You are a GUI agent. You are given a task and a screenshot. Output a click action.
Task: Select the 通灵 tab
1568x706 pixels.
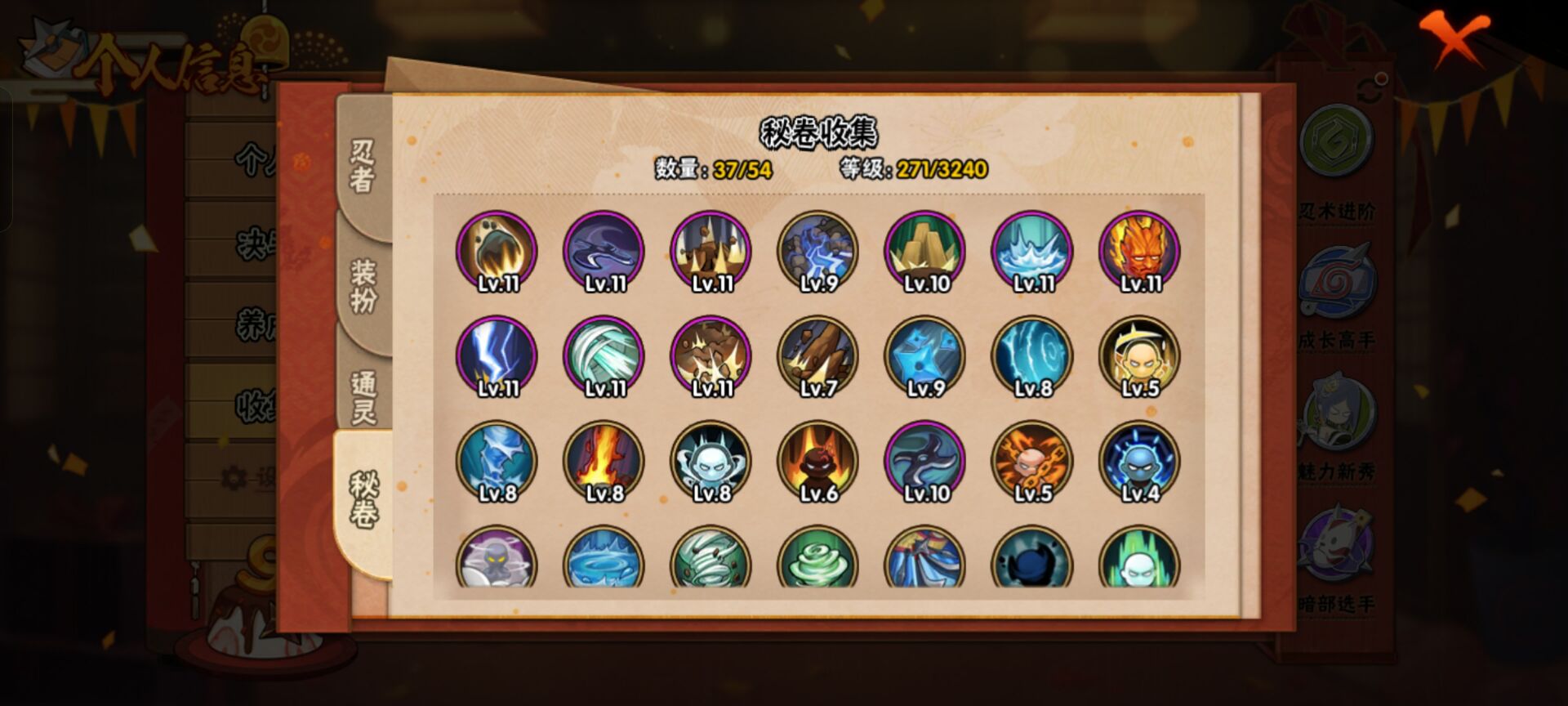[363, 397]
